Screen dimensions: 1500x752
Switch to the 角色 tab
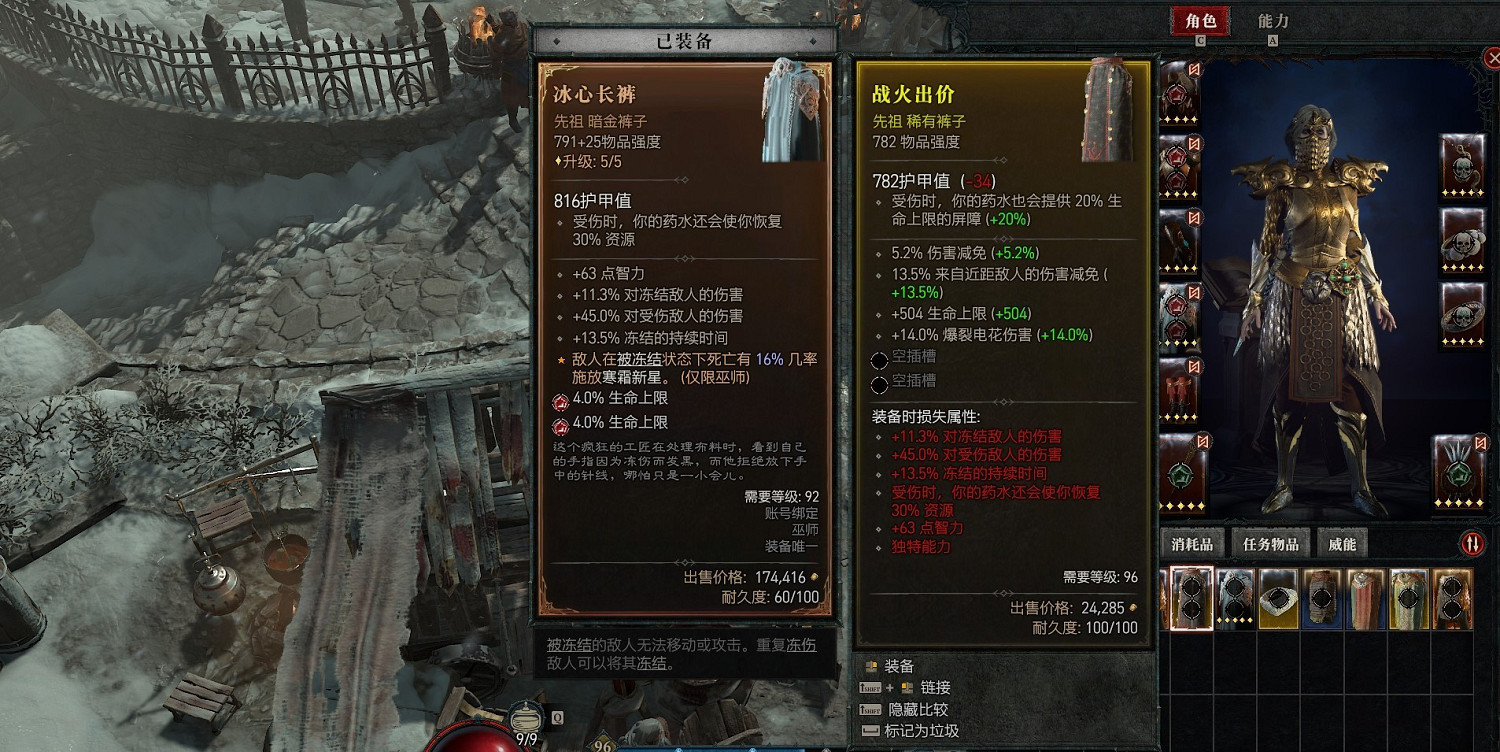[x=1200, y=22]
